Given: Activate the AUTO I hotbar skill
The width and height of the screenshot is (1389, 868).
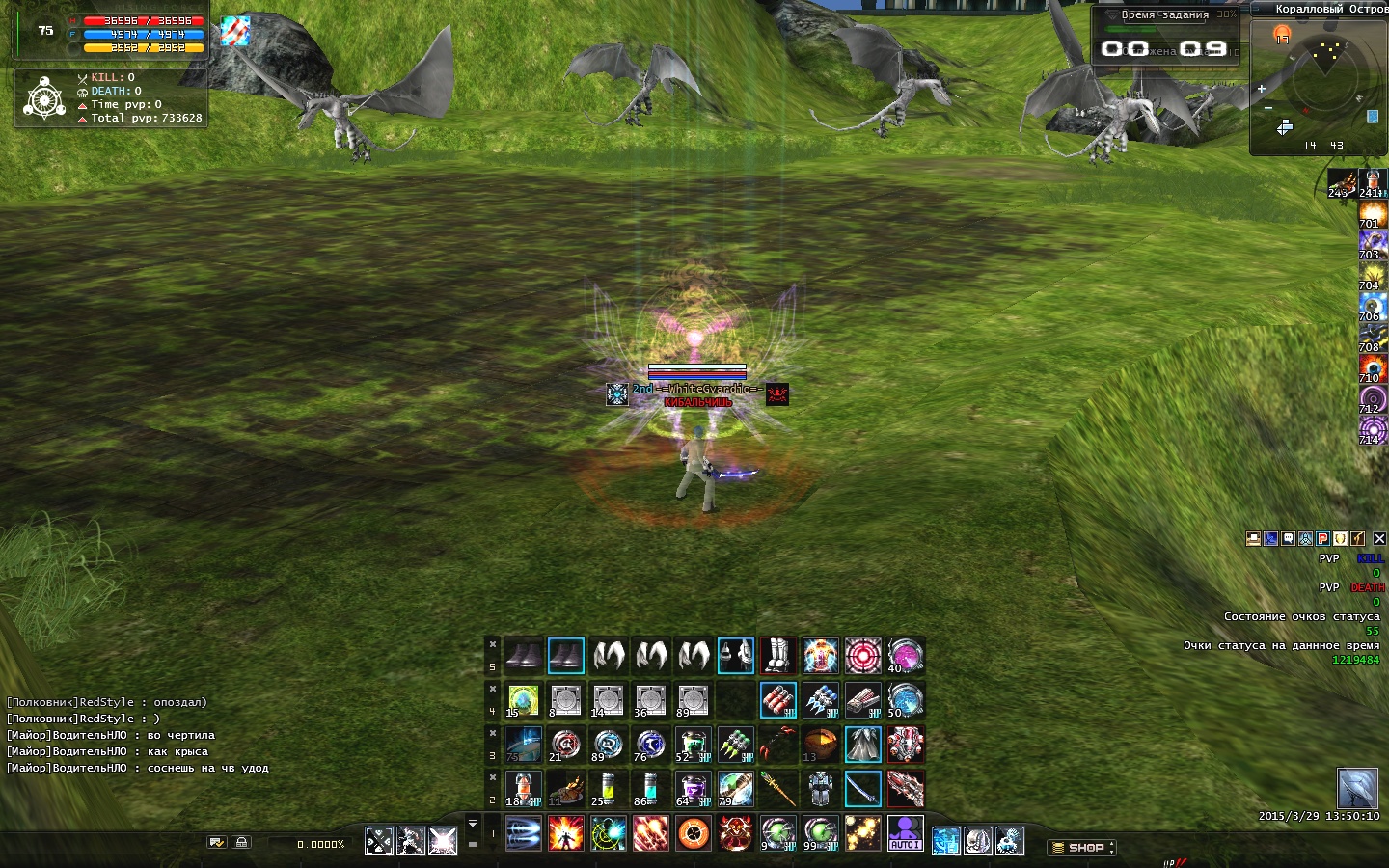Looking at the screenshot, I should [905, 833].
